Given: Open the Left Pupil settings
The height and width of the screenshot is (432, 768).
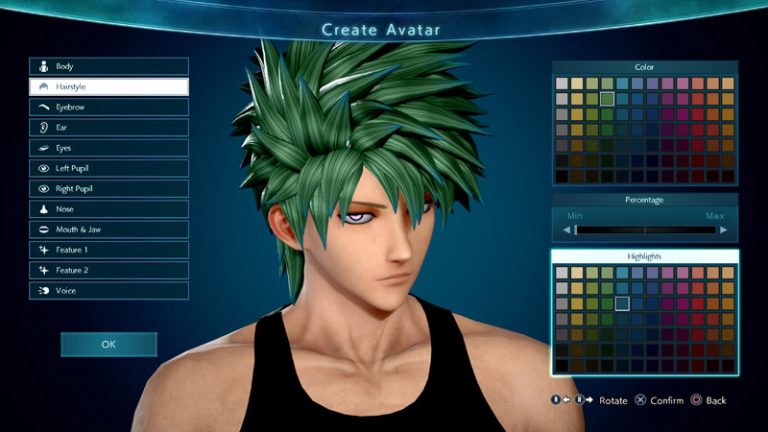Looking at the screenshot, I should pos(108,168).
